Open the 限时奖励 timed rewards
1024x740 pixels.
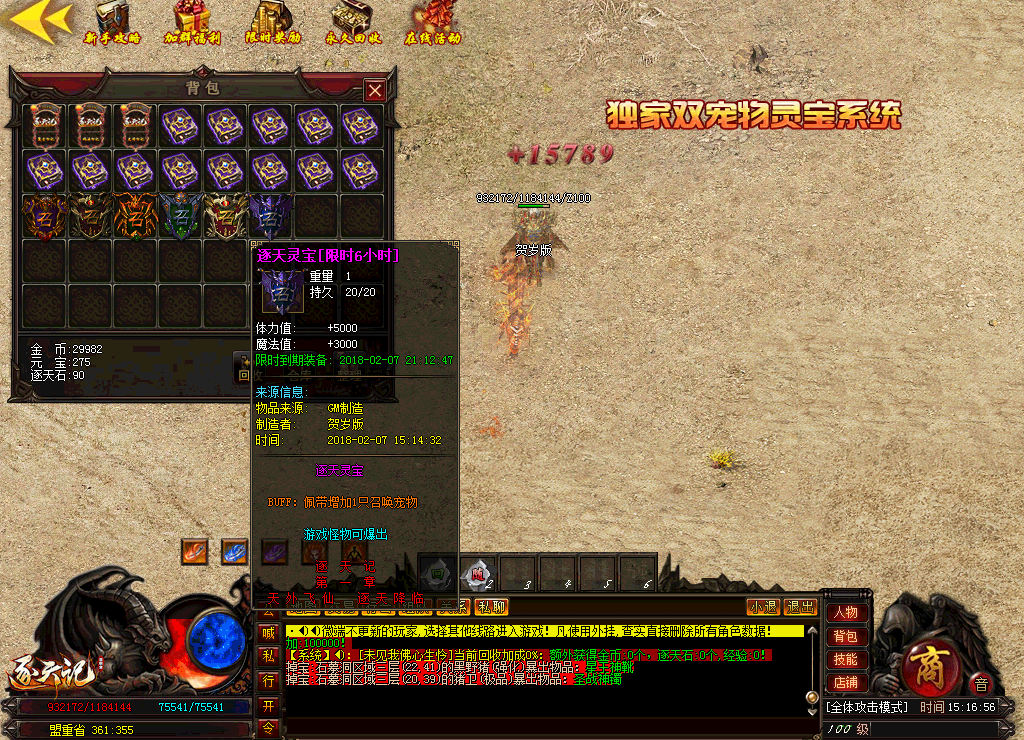(x=272, y=22)
